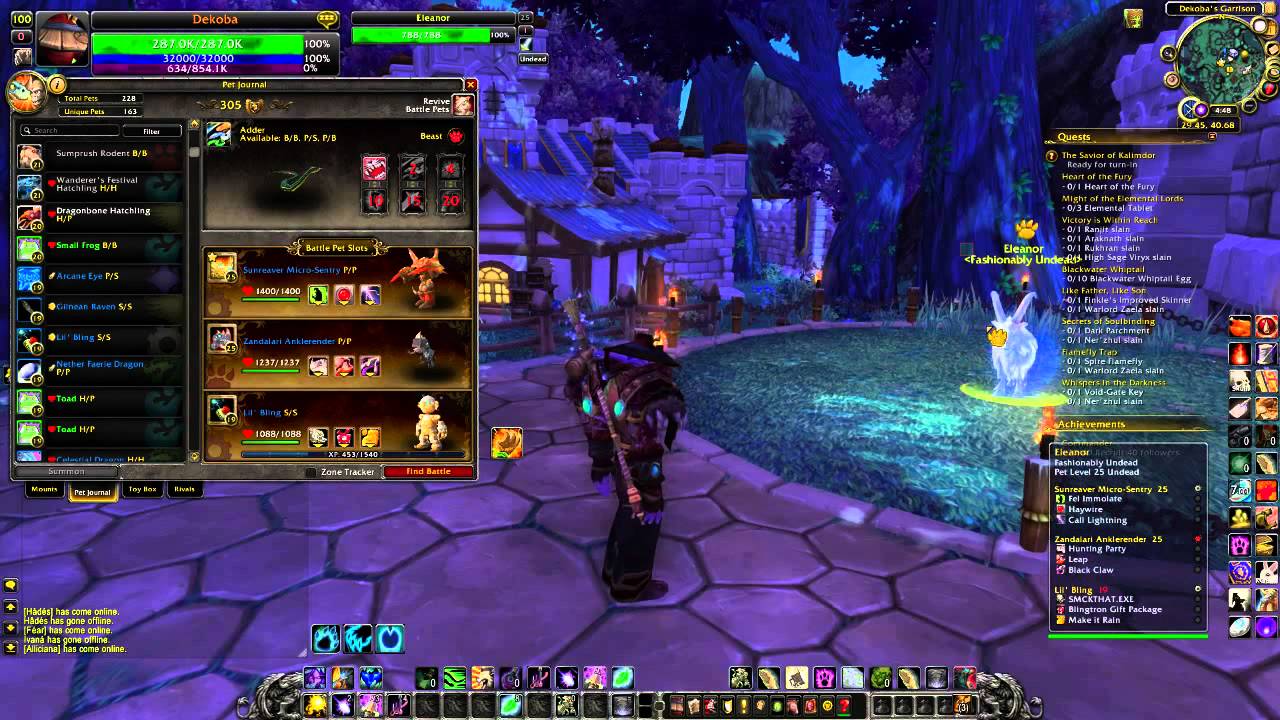Switch to the Mounts tab
Screen dimensions: 1280x720
(x=43, y=490)
